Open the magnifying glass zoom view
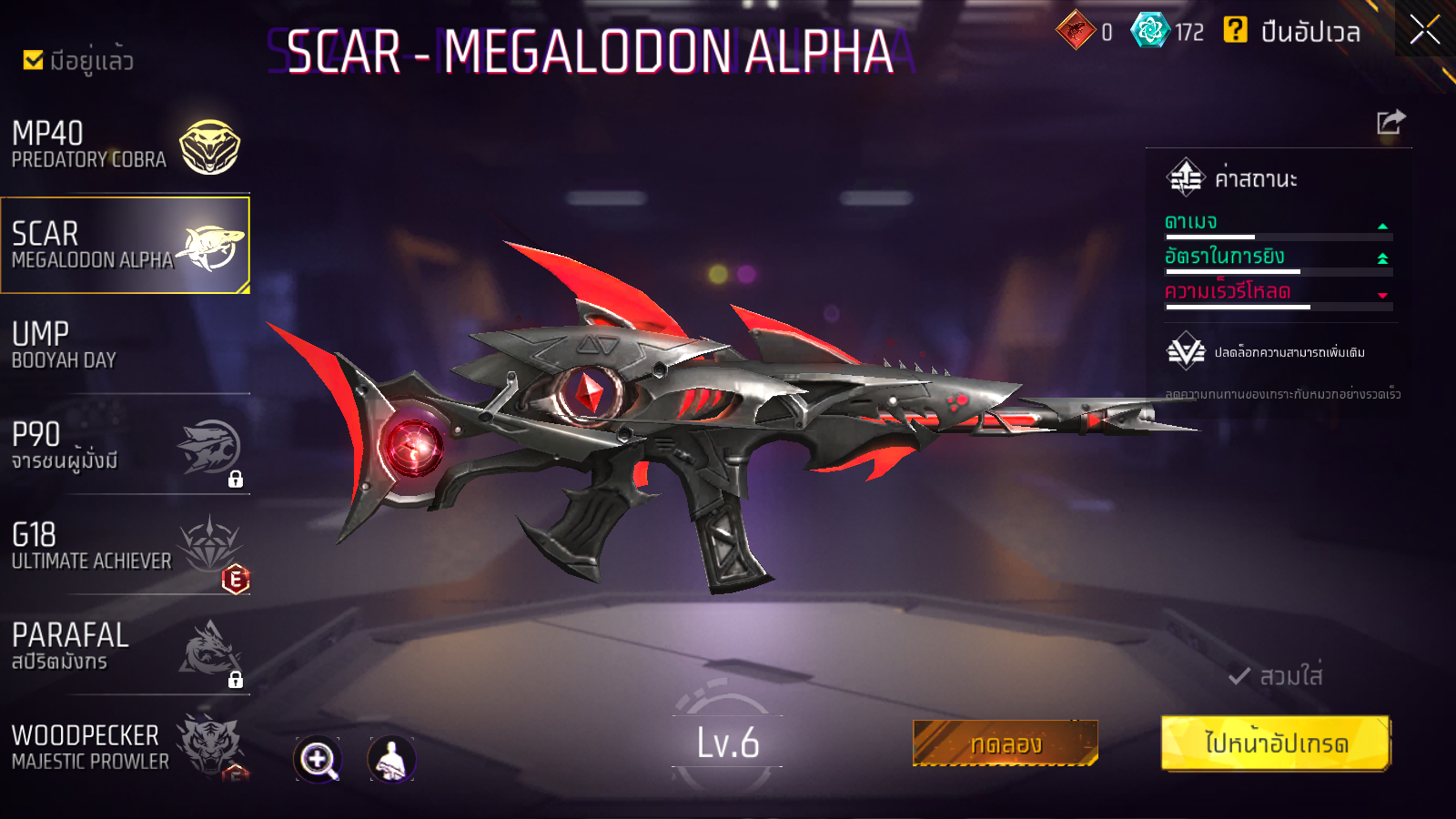This screenshot has width=1456, height=819. point(318,759)
